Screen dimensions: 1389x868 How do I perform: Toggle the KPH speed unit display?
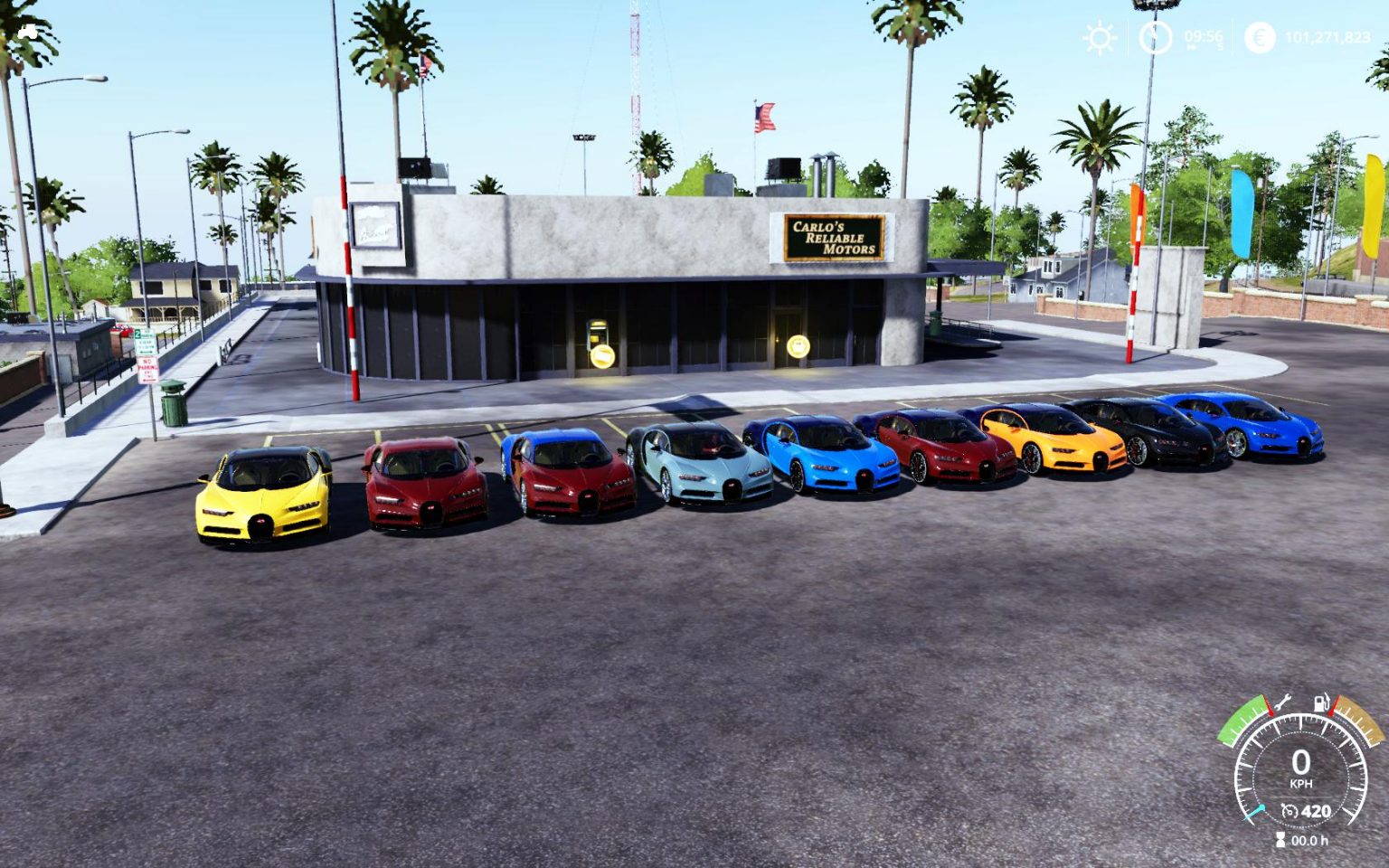coord(1301,783)
